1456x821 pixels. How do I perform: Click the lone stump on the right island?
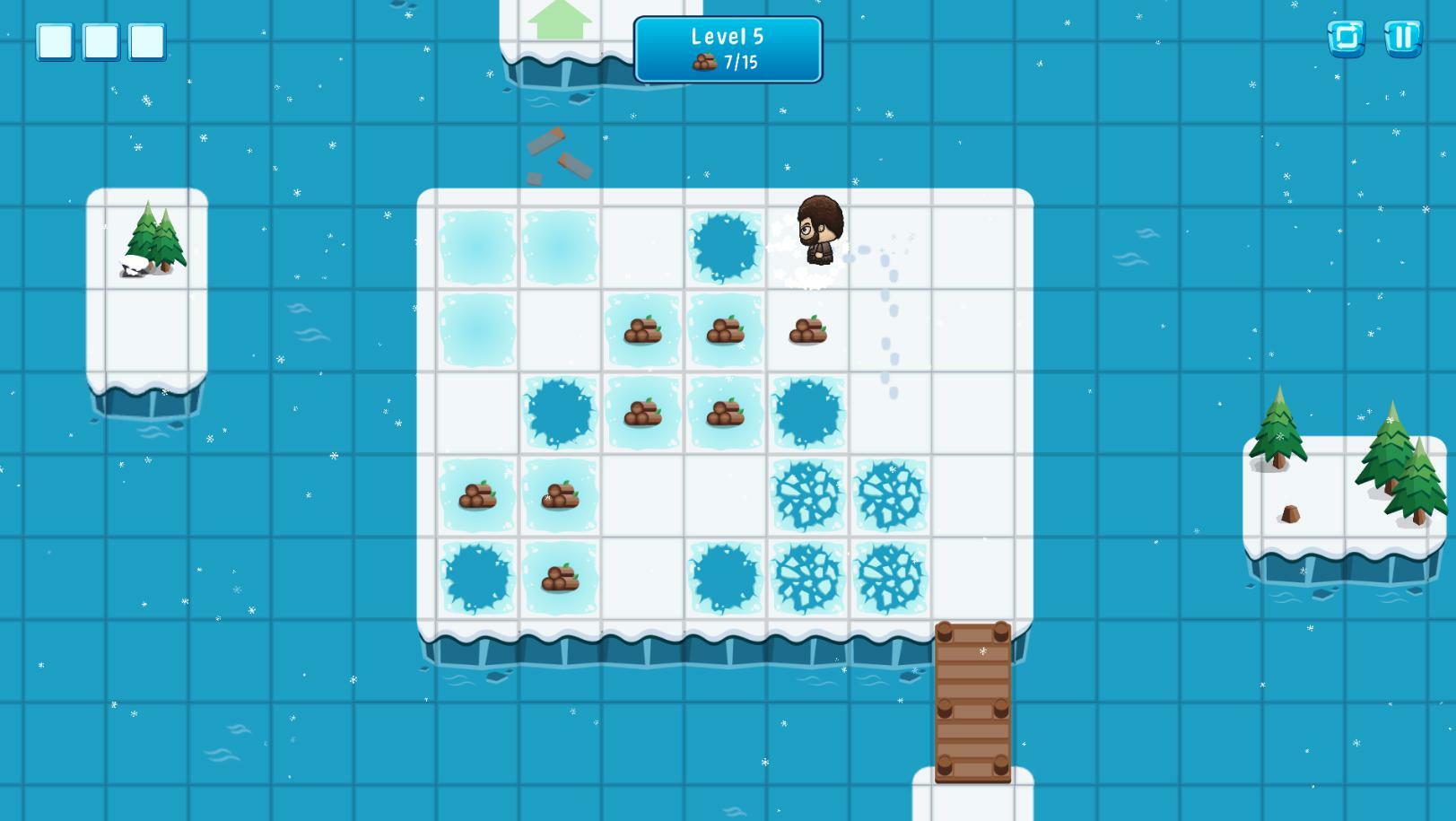(1289, 511)
